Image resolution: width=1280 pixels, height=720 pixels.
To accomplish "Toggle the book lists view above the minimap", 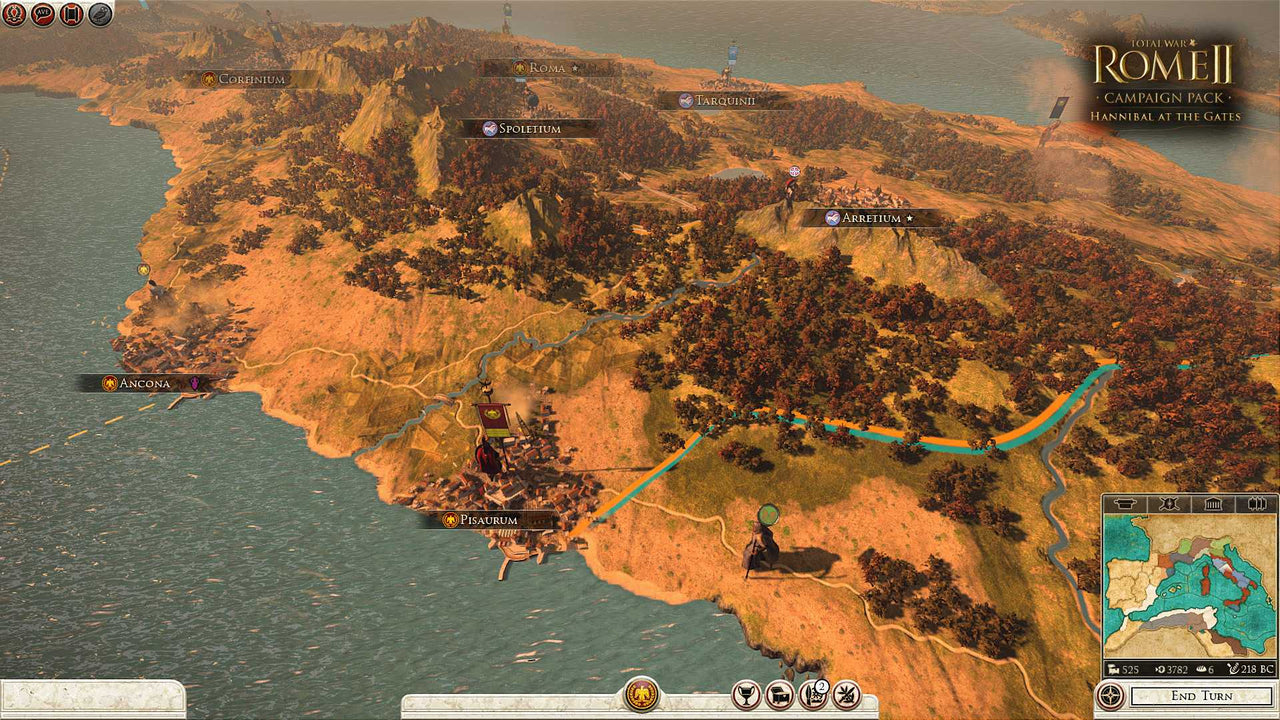I will [1255, 503].
